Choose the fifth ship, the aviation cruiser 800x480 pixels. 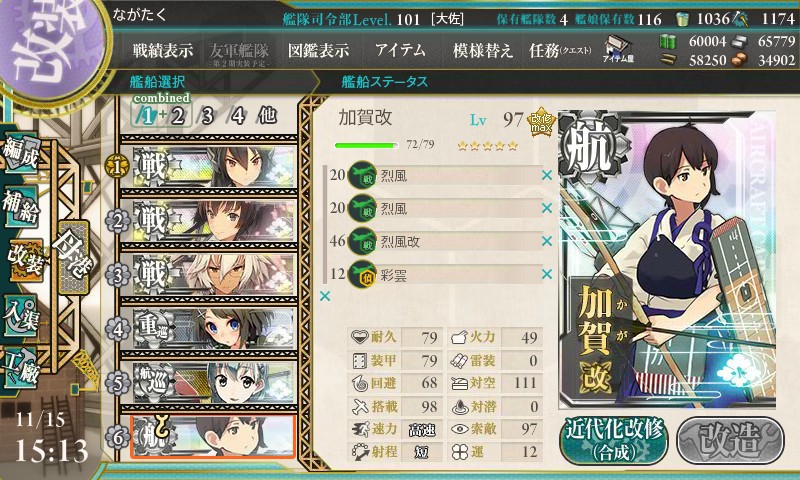point(210,381)
